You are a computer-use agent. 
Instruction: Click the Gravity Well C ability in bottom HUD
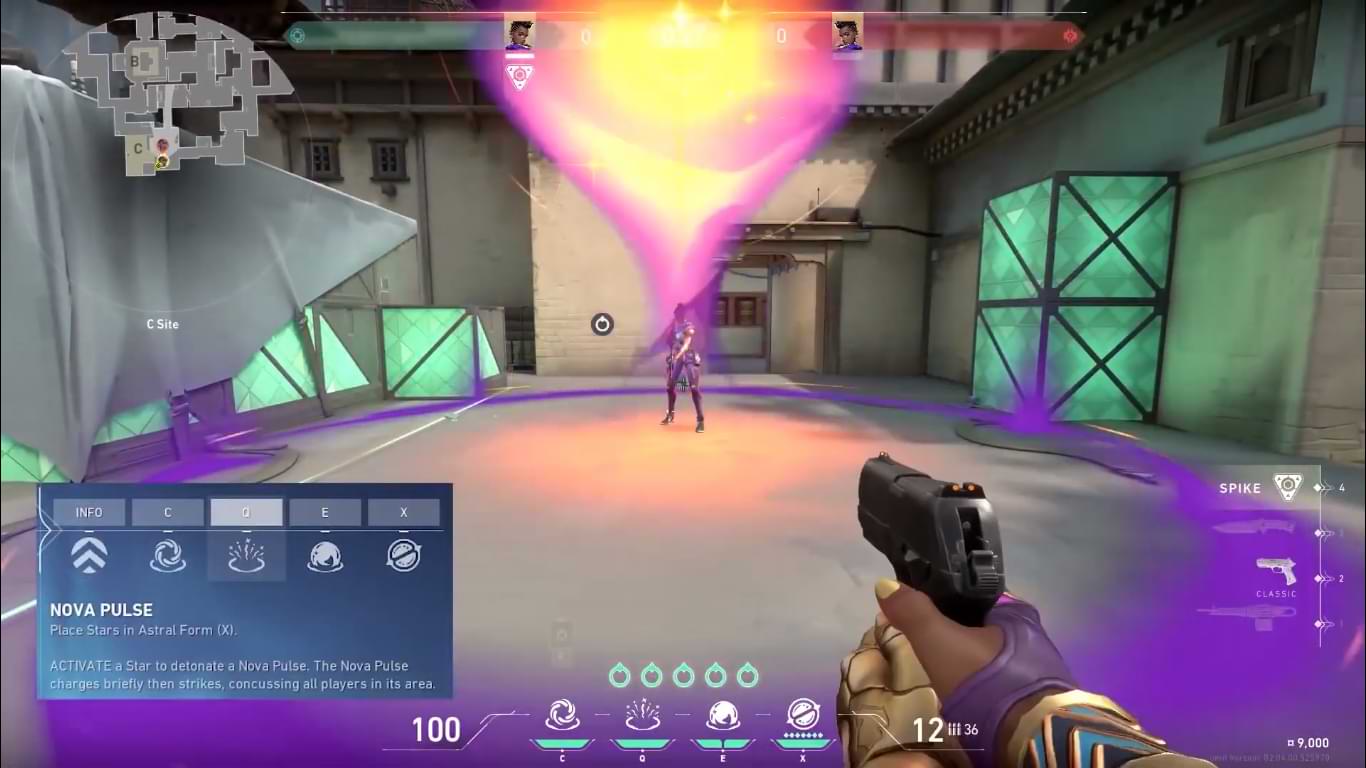(563, 710)
